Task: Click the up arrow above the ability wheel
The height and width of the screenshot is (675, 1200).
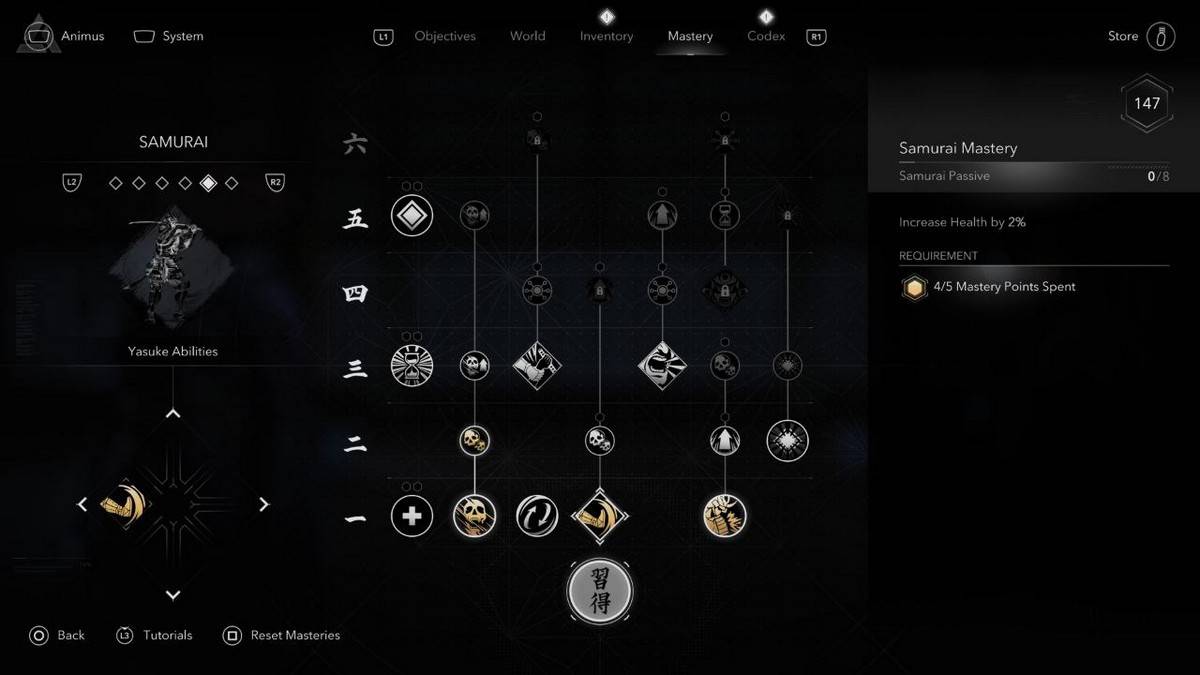Action: click(x=173, y=413)
